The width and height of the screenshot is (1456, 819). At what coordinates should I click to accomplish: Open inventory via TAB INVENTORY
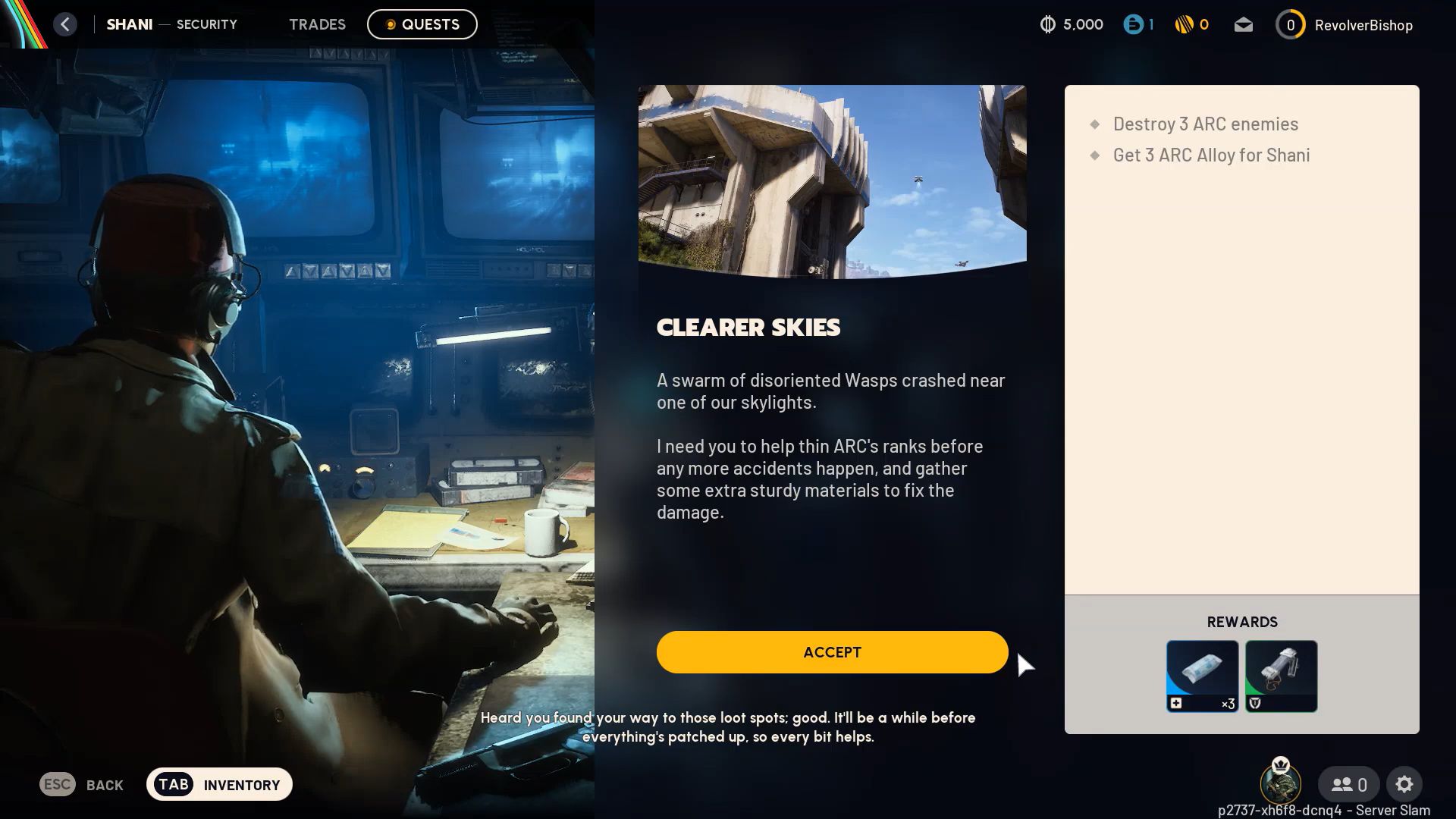point(218,784)
